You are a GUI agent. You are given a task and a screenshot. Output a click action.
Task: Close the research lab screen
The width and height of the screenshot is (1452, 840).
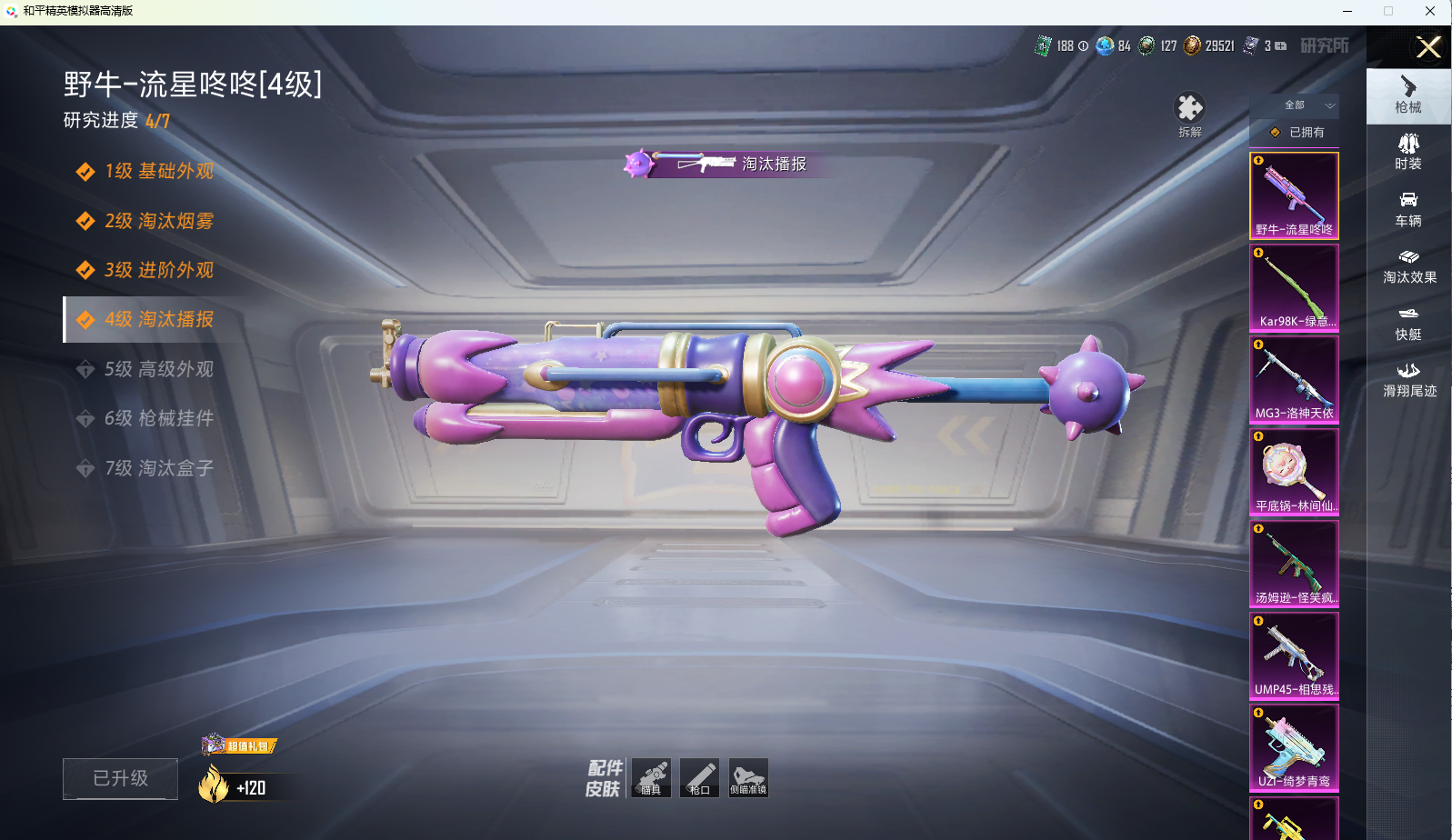coord(1428,47)
